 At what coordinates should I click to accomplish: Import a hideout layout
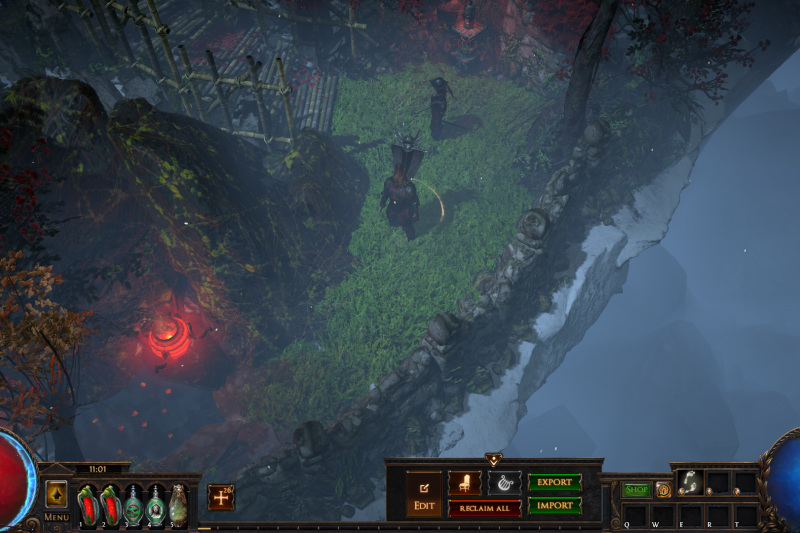tap(554, 506)
